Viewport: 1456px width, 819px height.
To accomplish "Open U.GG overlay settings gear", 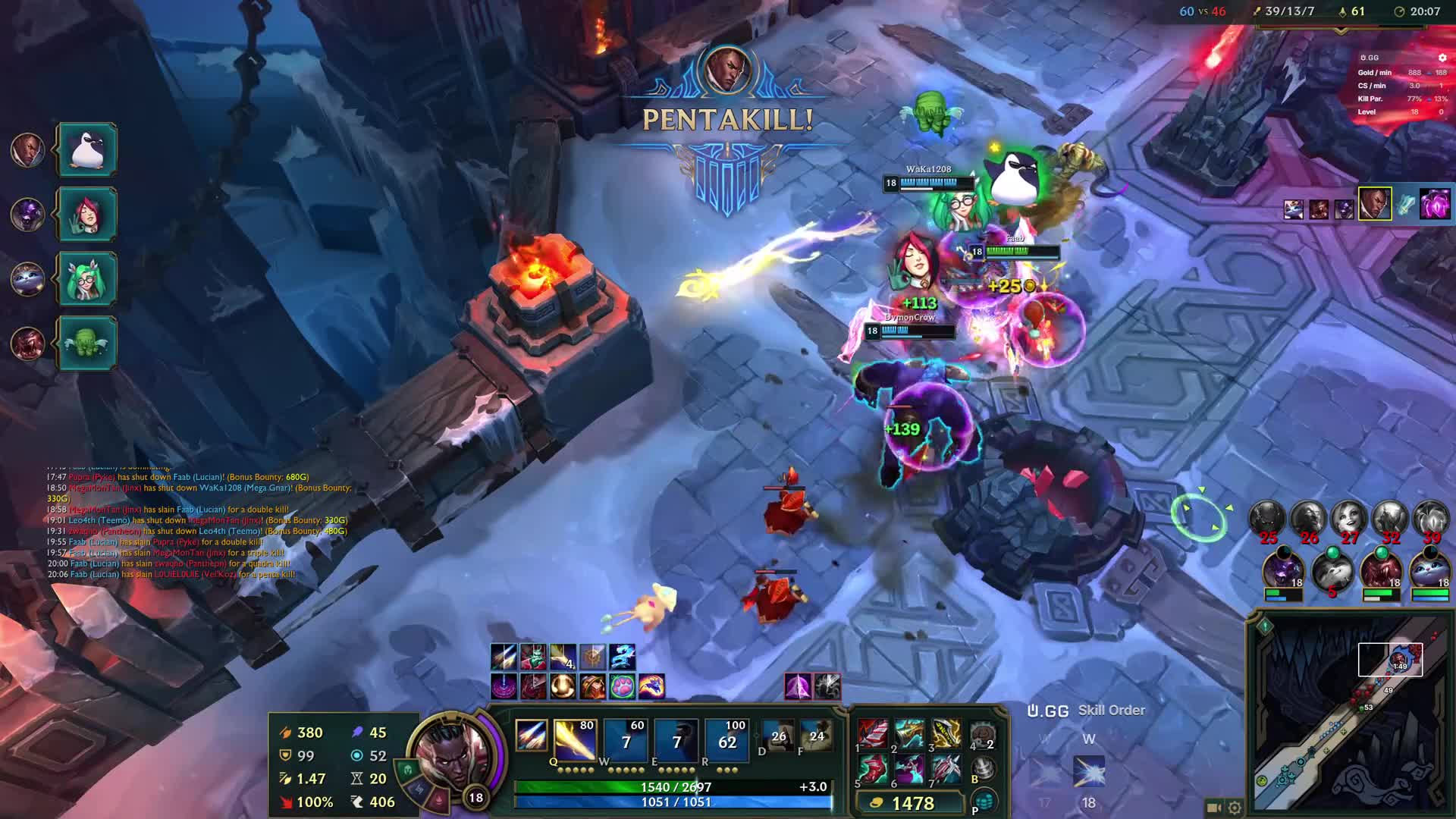I will (1442, 58).
